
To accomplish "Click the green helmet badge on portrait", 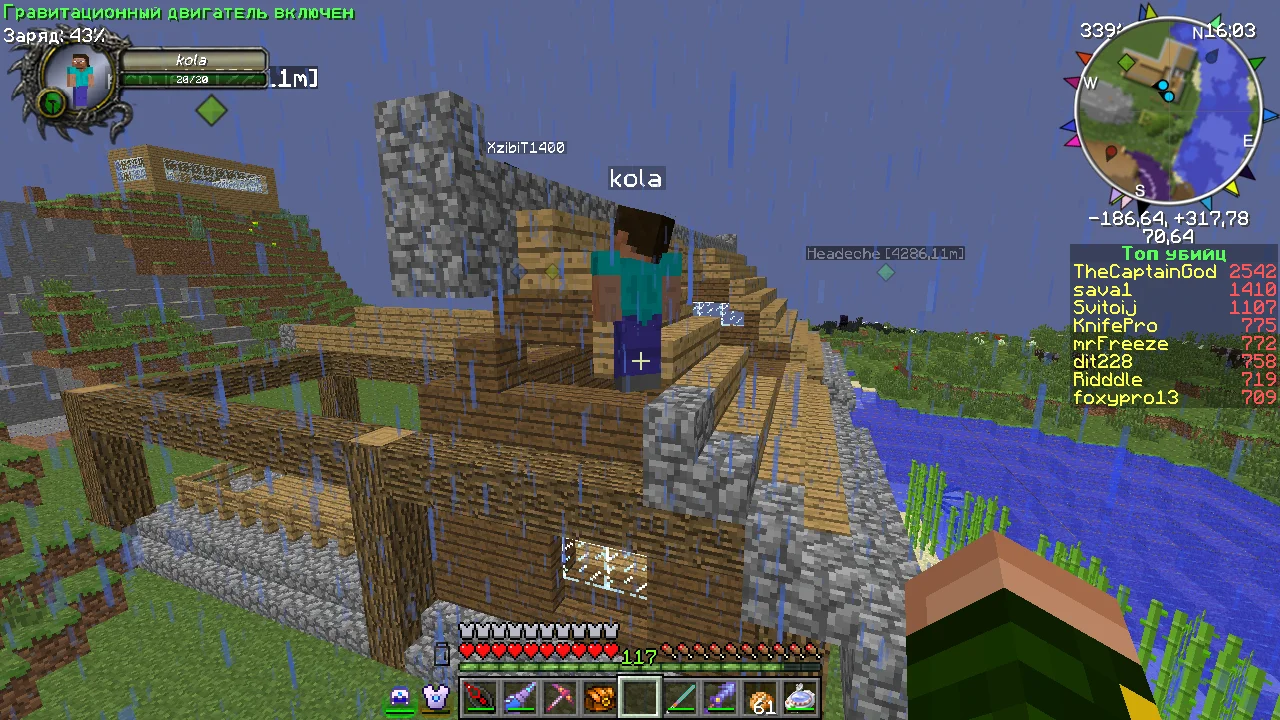I will (x=52, y=101).
